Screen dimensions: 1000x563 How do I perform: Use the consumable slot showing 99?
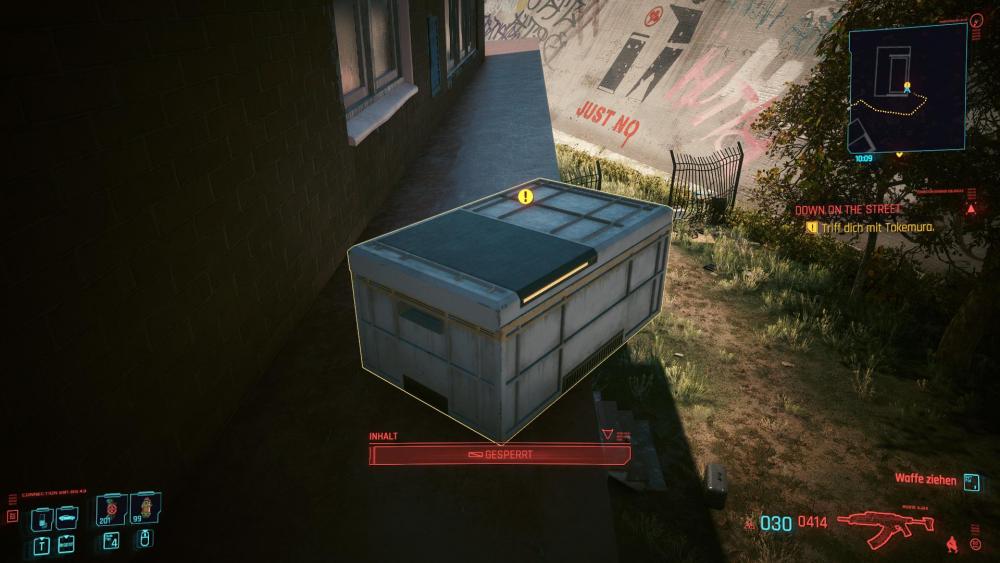(x=145, y=510)
